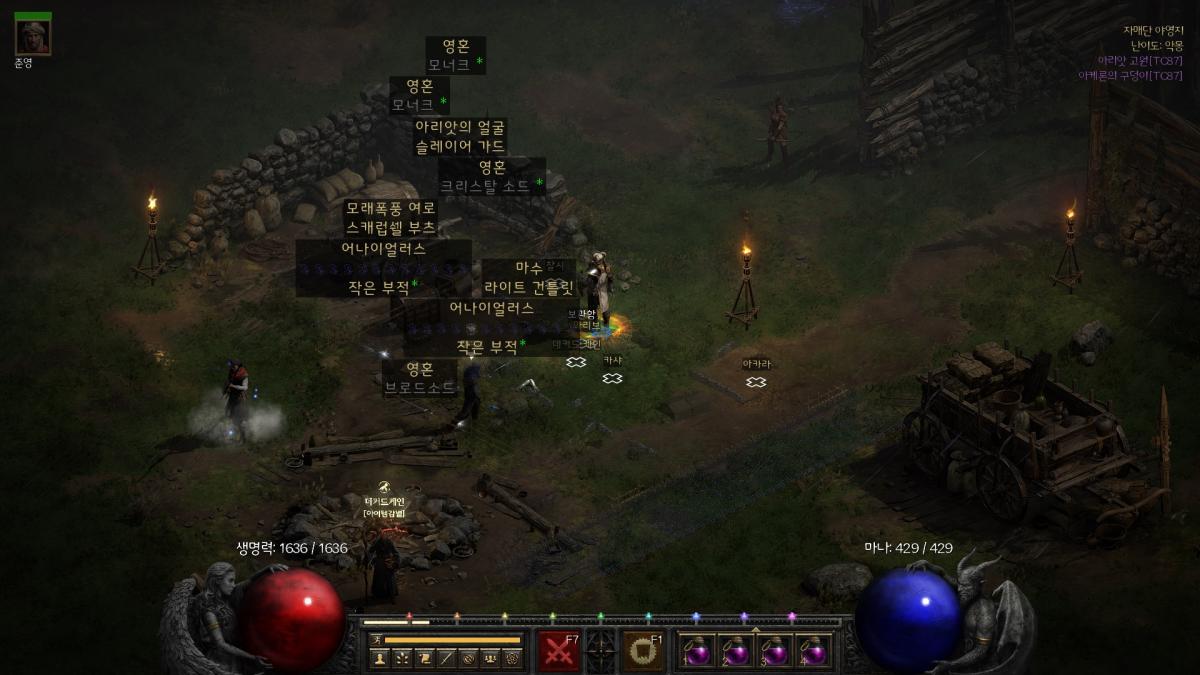
Task: Open the F1 right-click skill selector
Action: pos(643,650)
